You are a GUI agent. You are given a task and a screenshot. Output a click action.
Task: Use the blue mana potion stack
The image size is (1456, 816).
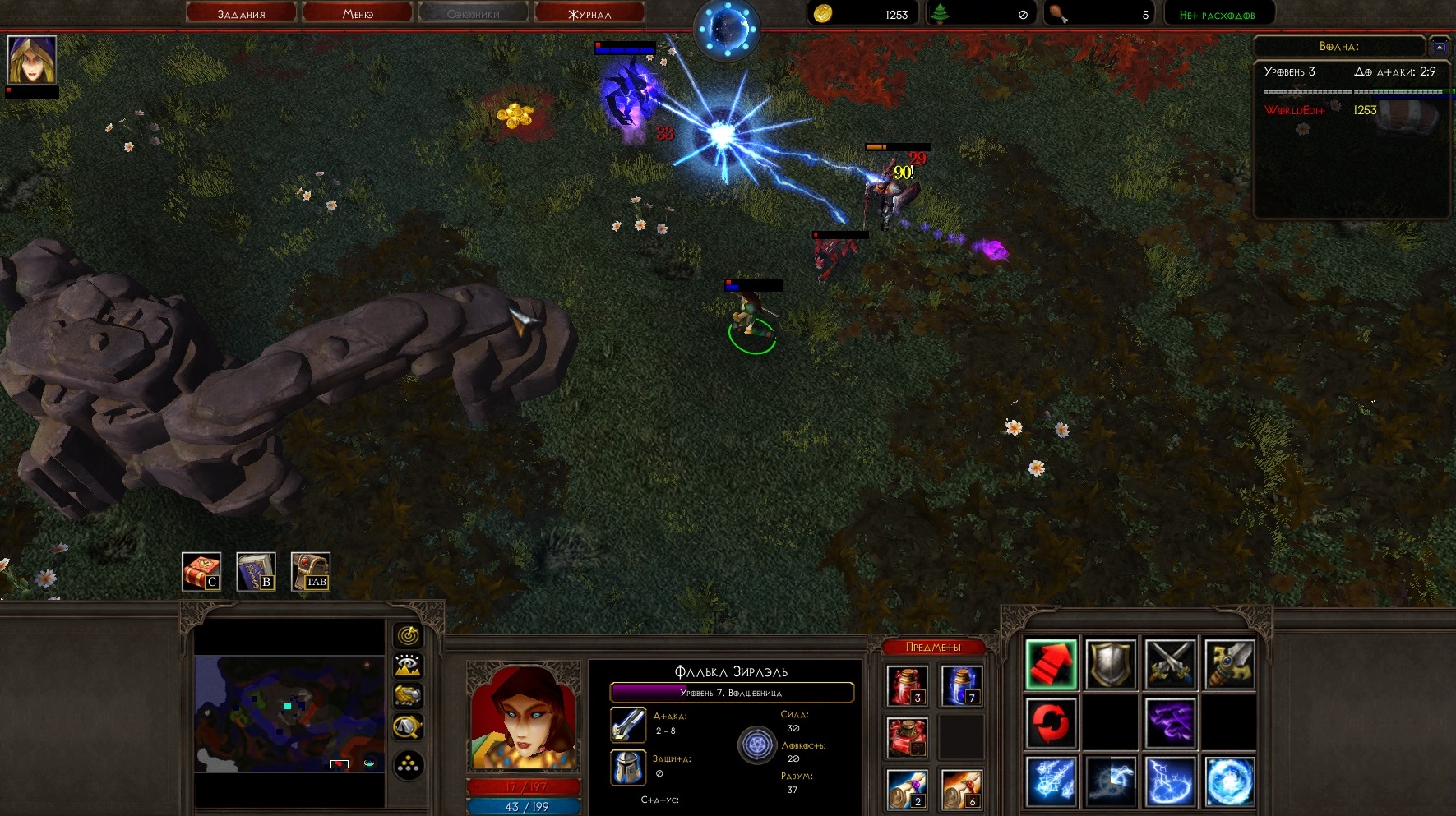[x=961, y=686]
